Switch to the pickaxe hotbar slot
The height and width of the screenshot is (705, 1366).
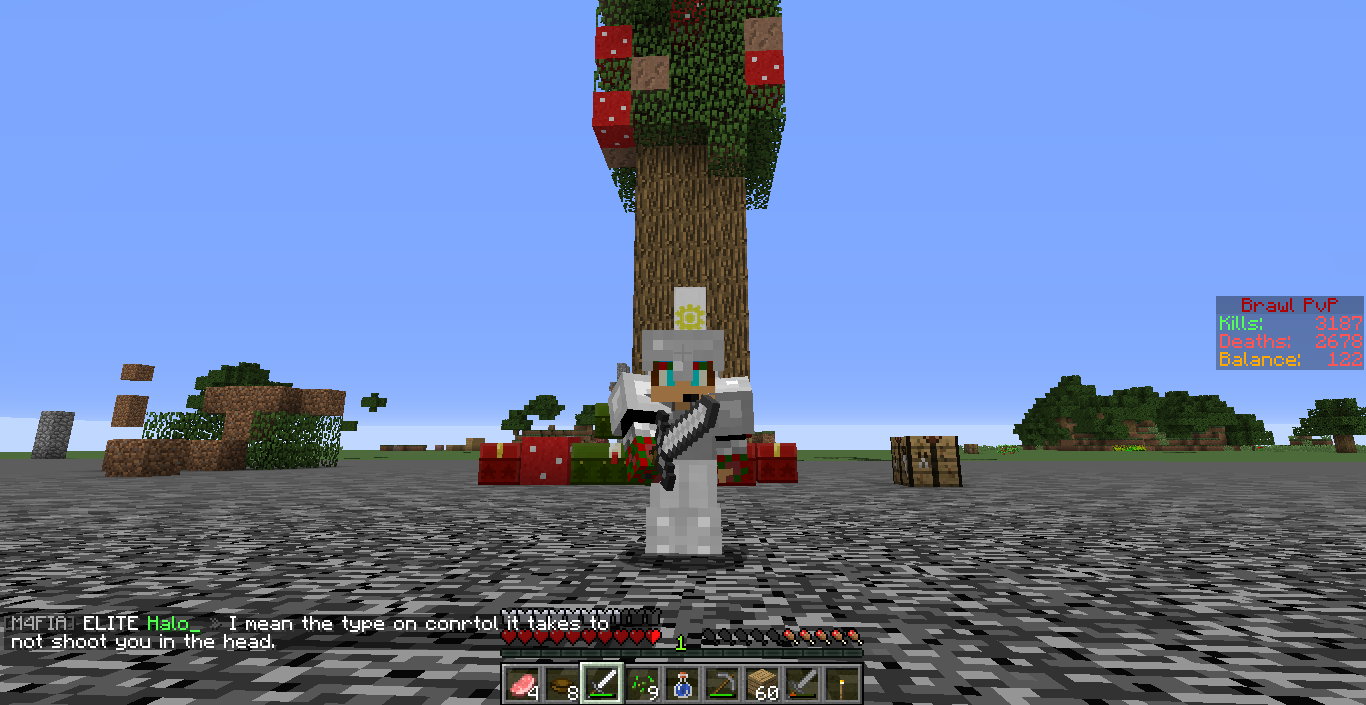[721, 684]
